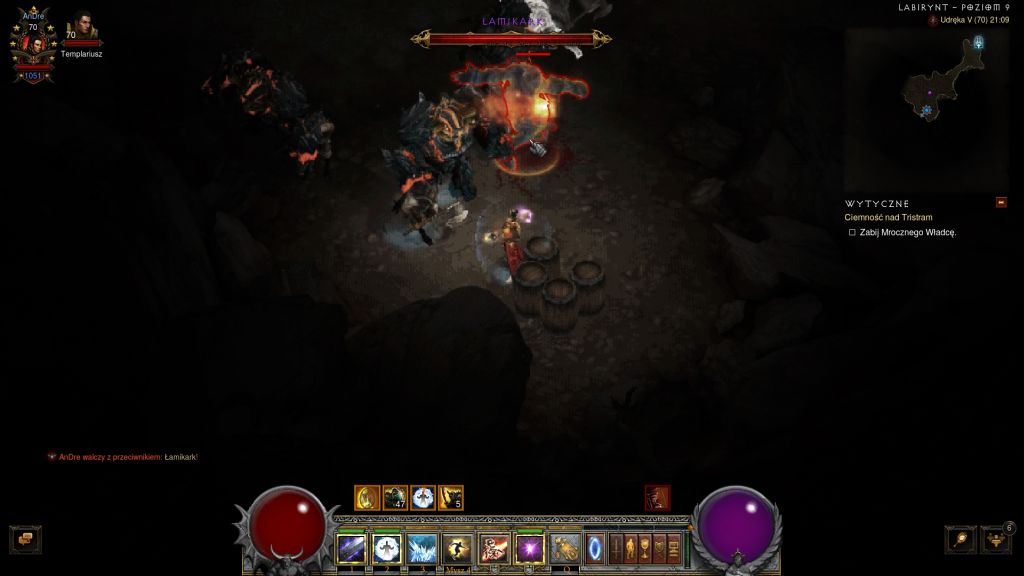Activate the dark purple streak skill in slot 1
Screen dimensions: 1024x576
click(351, 548)
